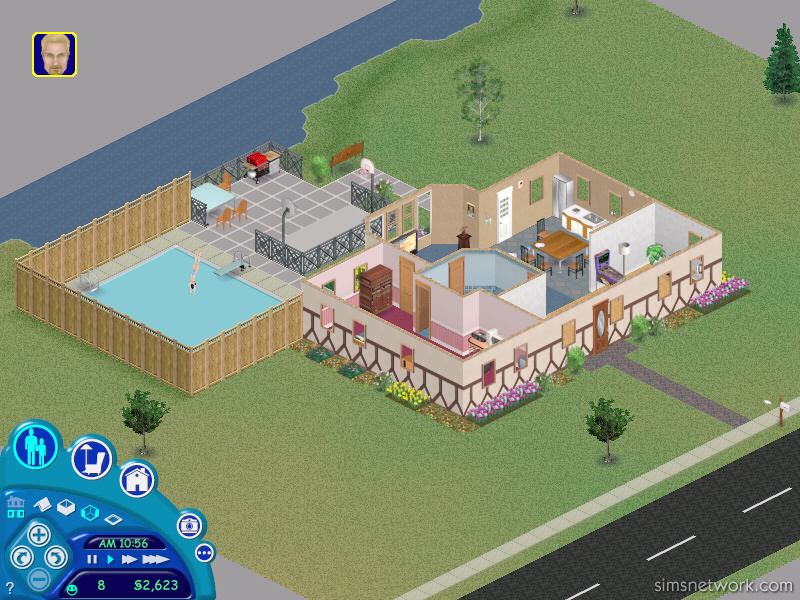The height and width of the screenshot is (600, 800).
Task: Open options via the three-dots button
Action: point(204,552)
